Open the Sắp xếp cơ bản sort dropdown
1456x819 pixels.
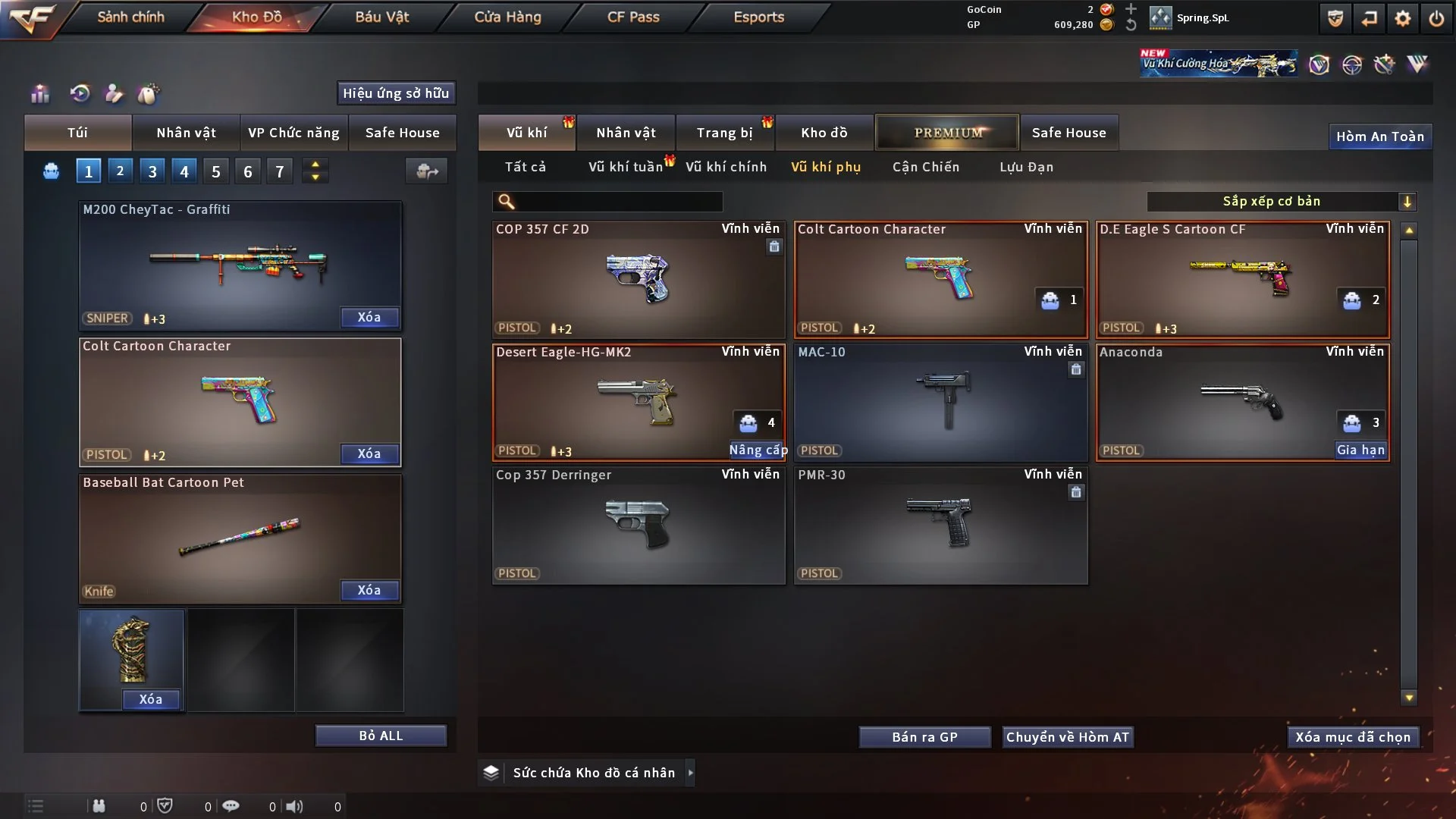1281,202
